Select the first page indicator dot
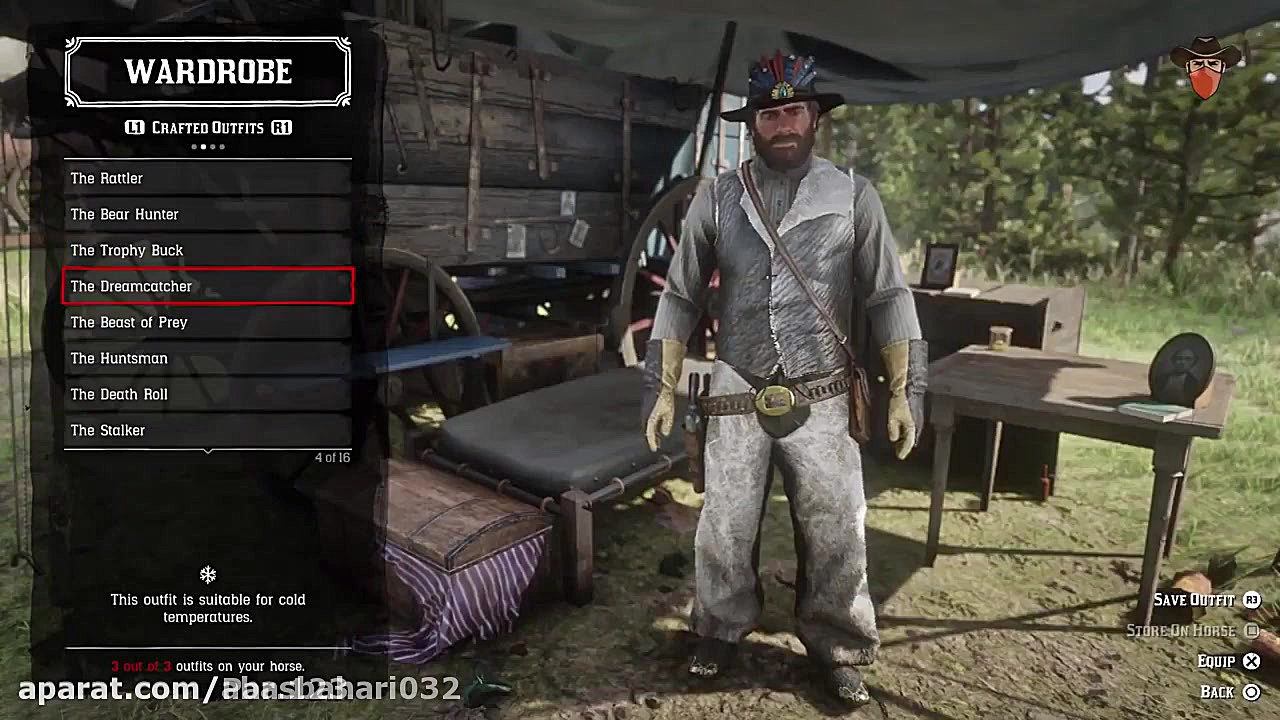The height and width of the screenshot is (720, 1280). (x=194, y=146)
